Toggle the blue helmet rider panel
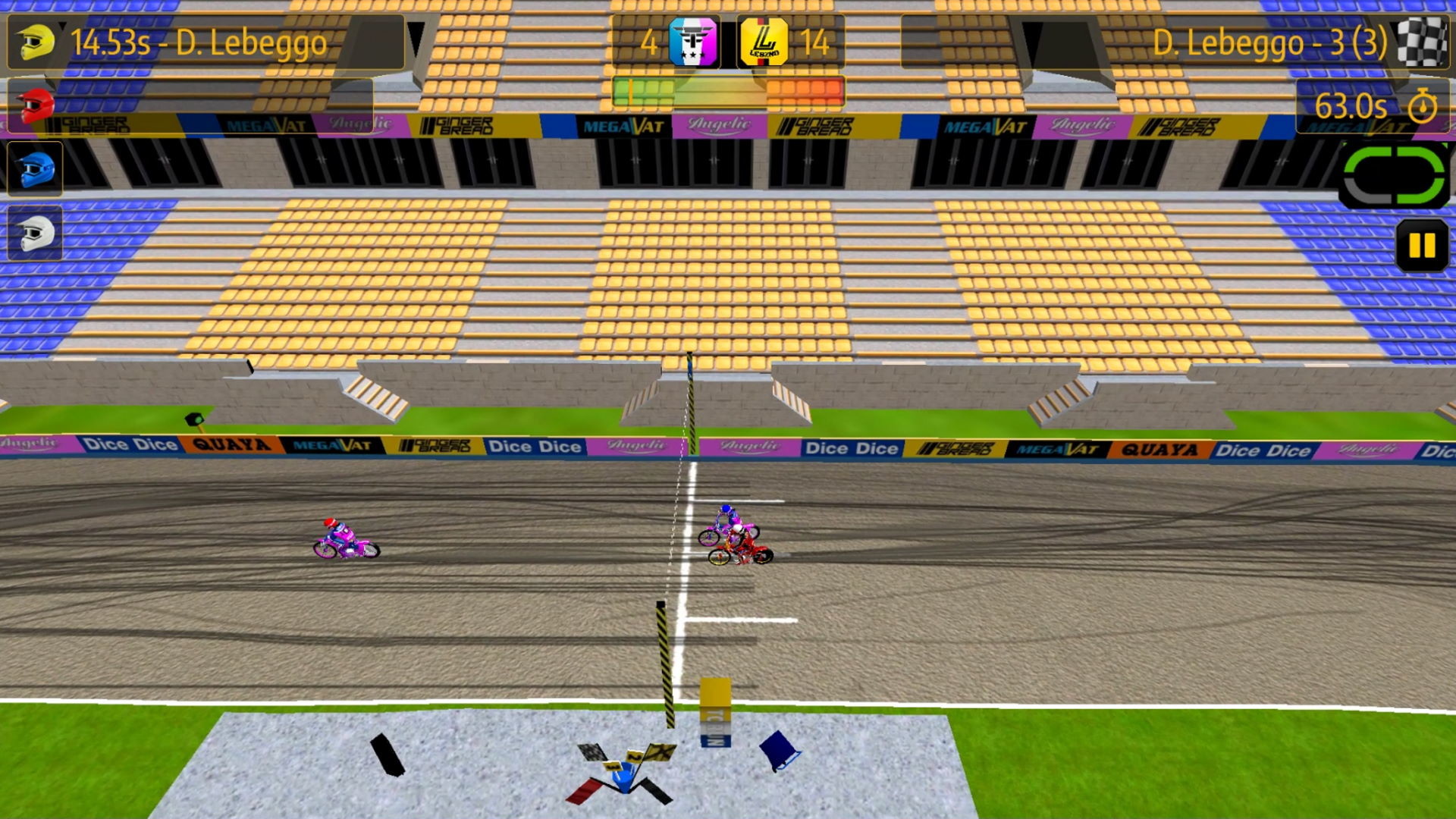This screenshot has width=1456, height=819. 36,168
